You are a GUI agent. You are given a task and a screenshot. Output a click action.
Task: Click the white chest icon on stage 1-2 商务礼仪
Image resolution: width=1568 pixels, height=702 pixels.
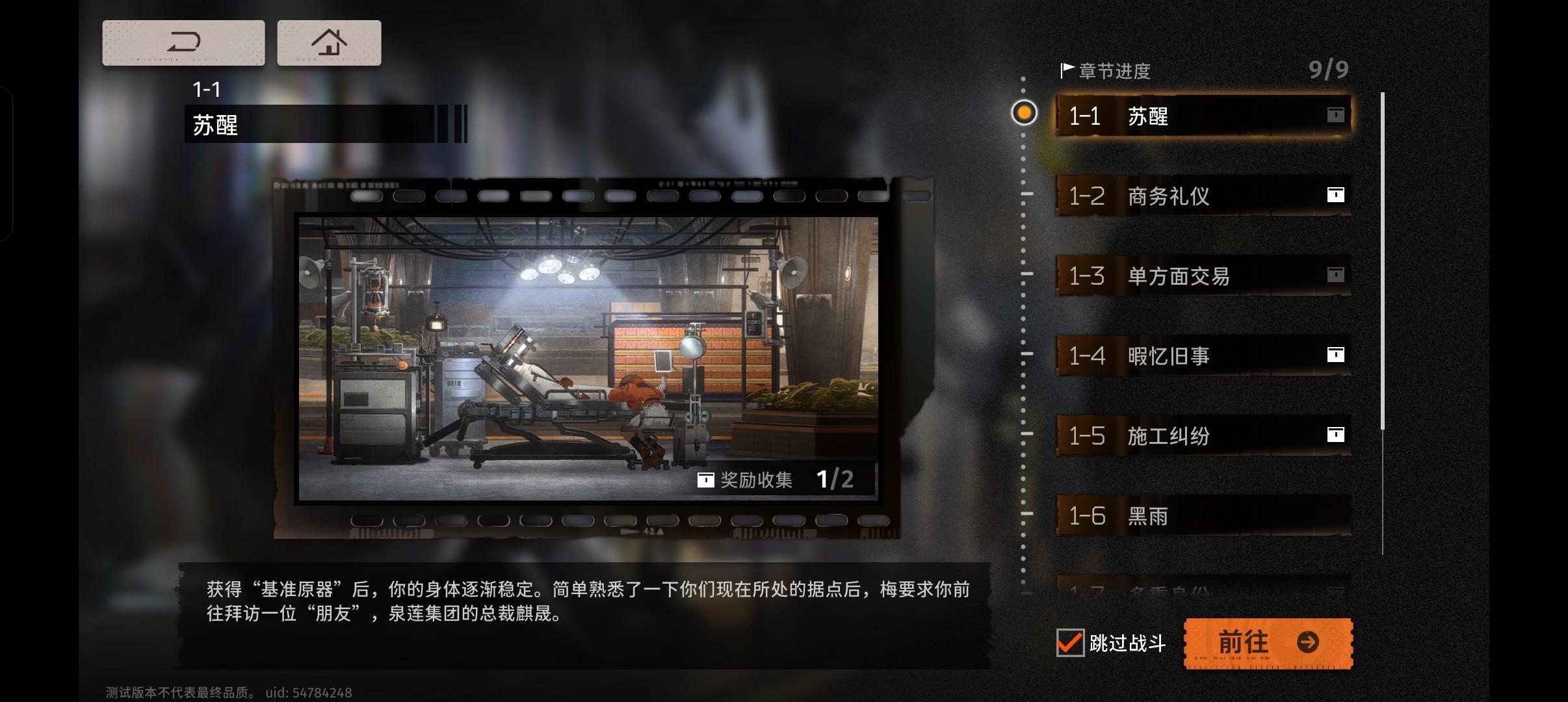[1337, 193]
